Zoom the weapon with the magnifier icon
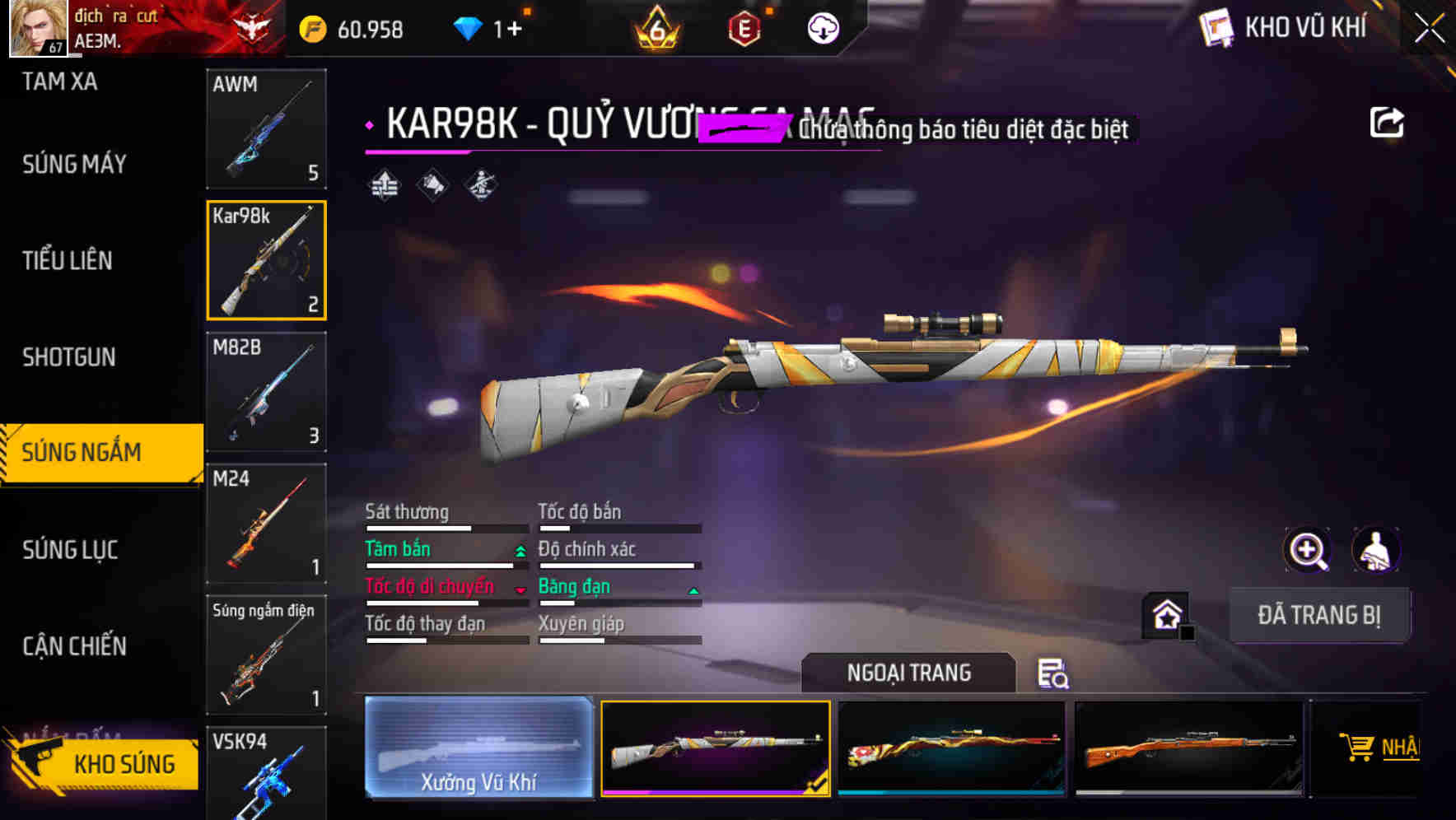The image size is (1456, 820). tap(1309, 550)
